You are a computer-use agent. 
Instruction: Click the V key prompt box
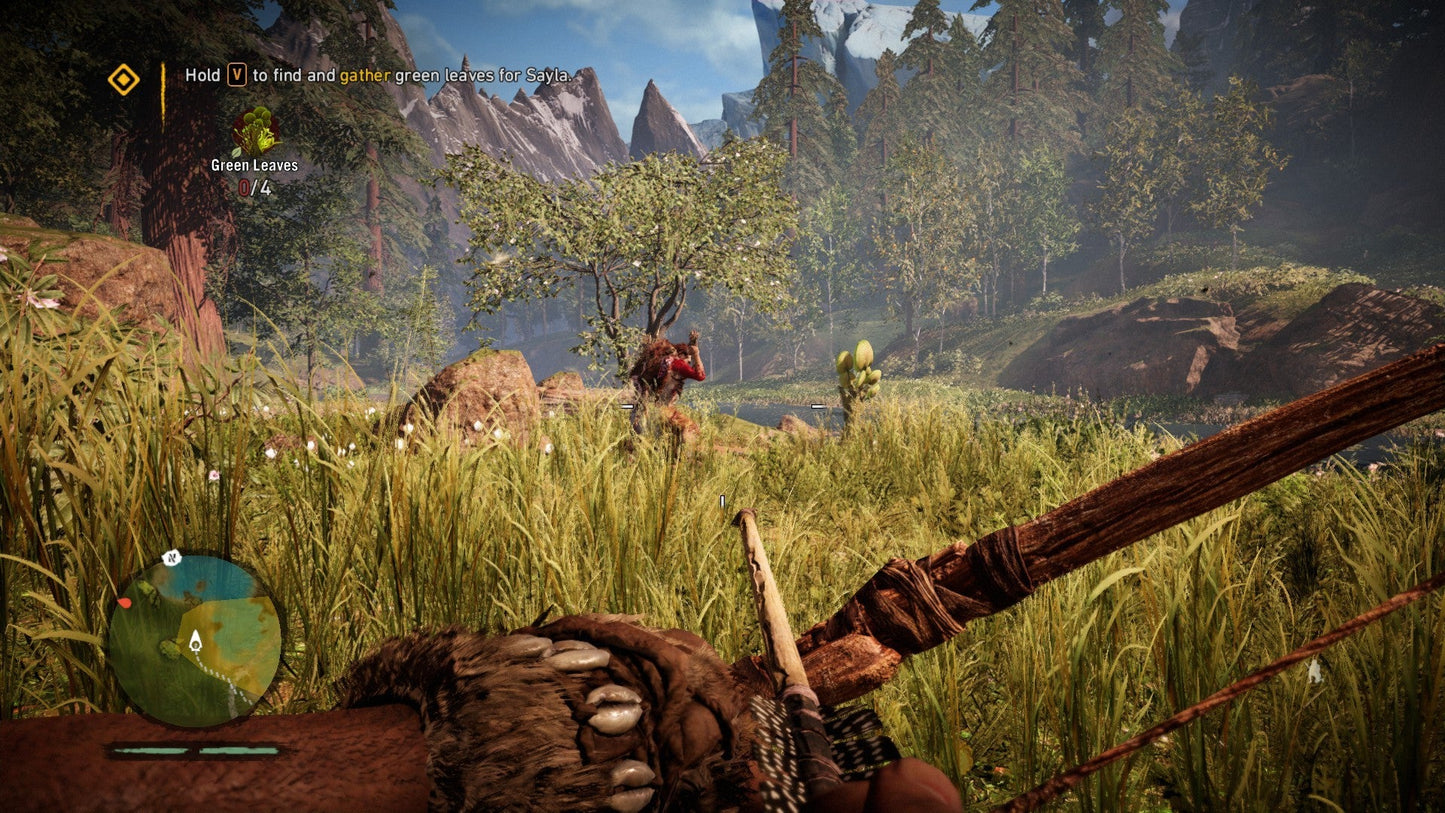(x=235, y=74)
